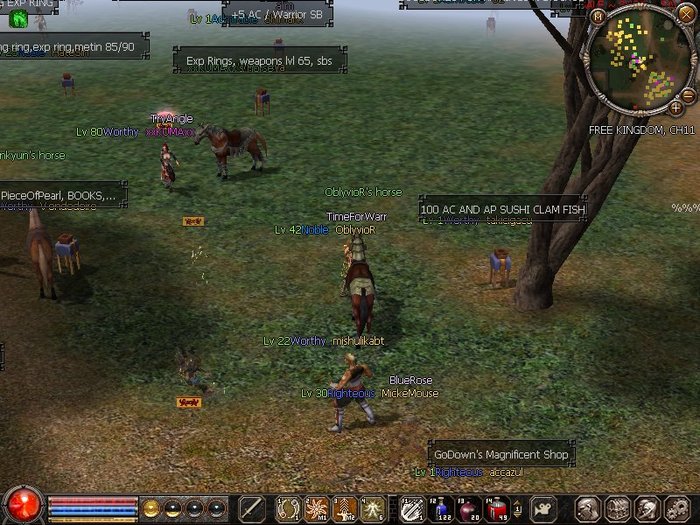Trigger the glowing aura skill in the fourth quickslot
The width and height of the screenshot is (700, 525).
373,508
